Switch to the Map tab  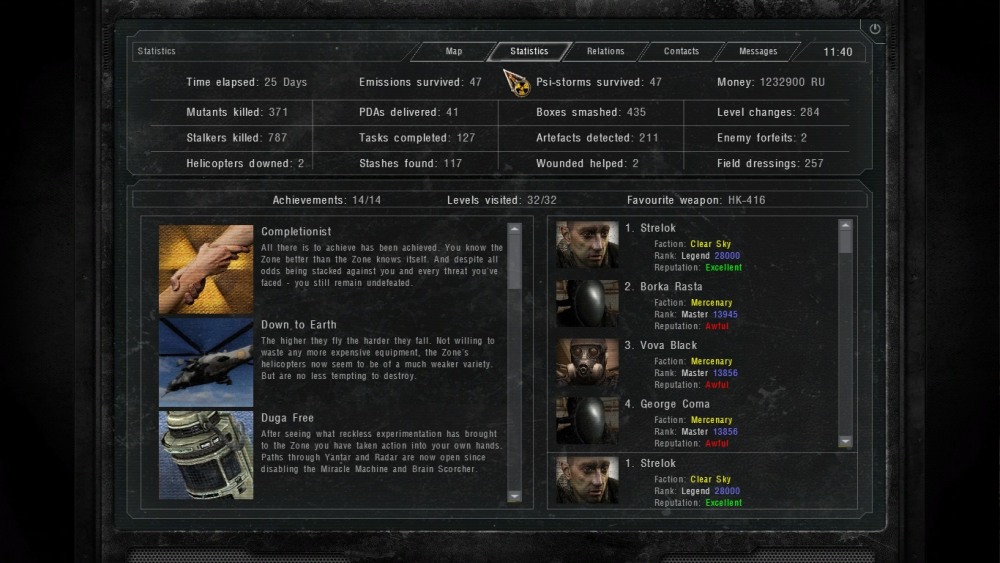point(454,52)
